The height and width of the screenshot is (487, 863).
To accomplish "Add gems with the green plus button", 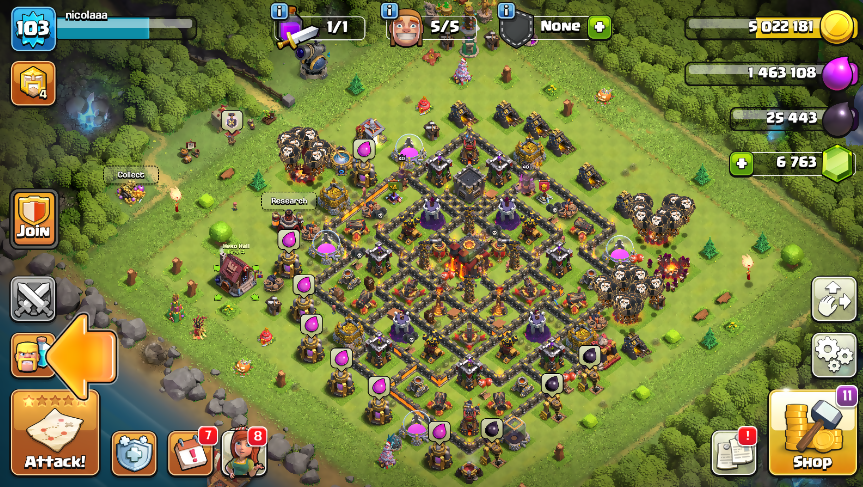I will tap(741, 162).
